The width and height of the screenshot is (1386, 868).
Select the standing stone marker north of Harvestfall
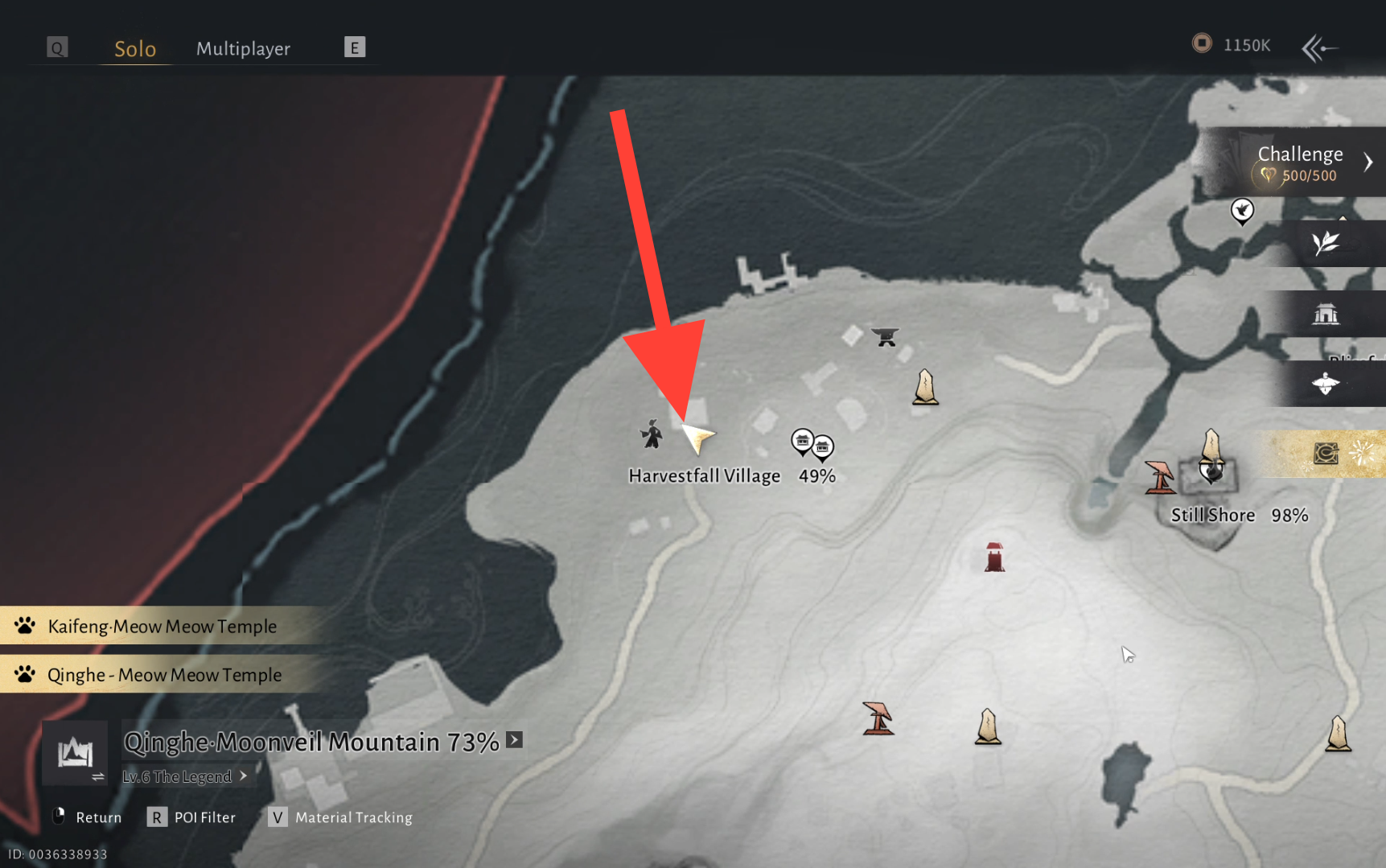(925, 387)
